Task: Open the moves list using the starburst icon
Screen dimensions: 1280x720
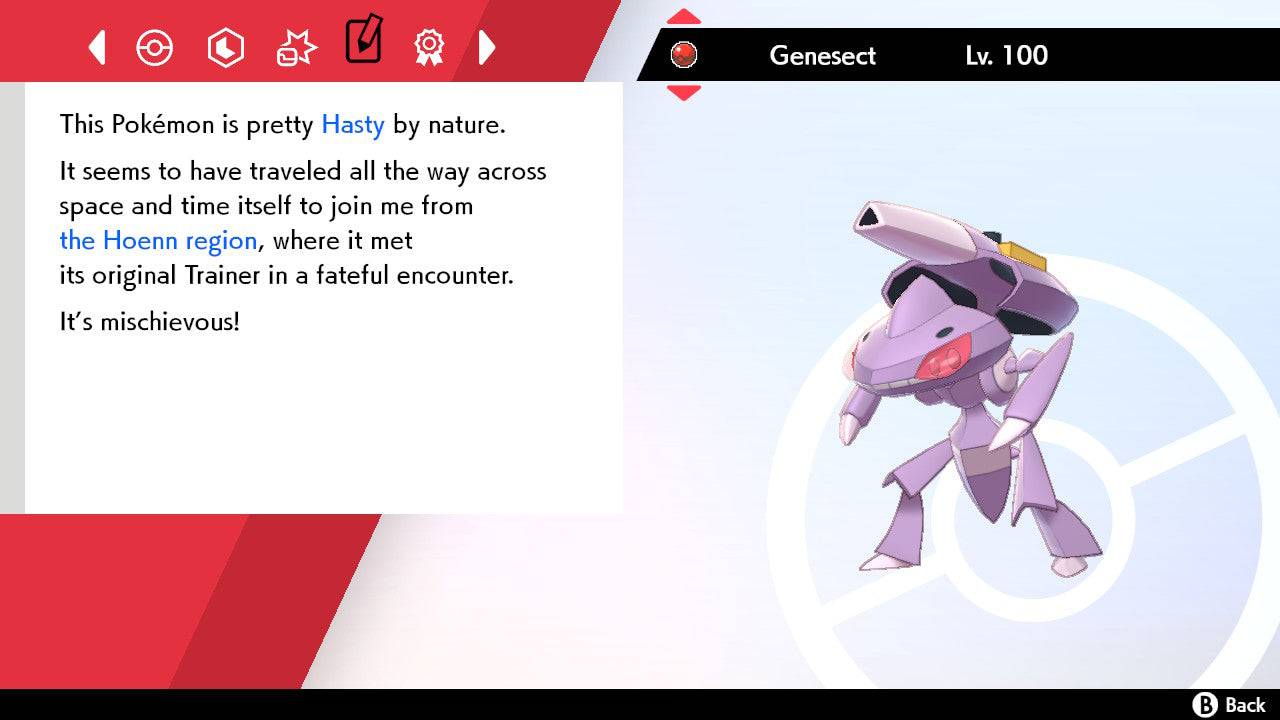Action: pyautogui.click(x=295, y=47)
